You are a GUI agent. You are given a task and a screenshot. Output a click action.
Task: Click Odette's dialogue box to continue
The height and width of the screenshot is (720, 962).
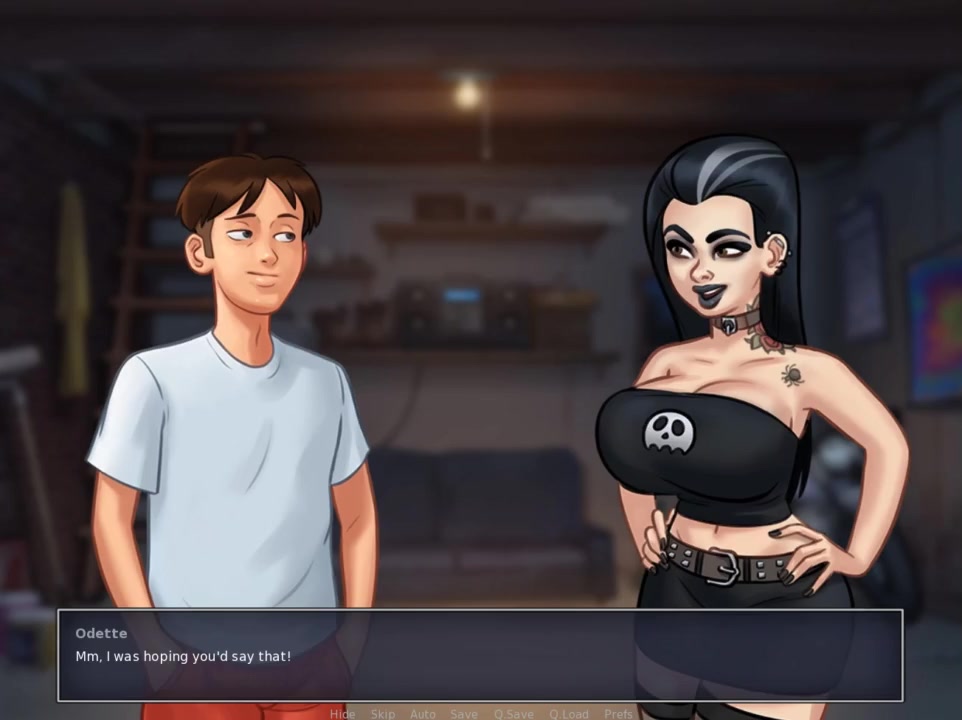[480, 655]
